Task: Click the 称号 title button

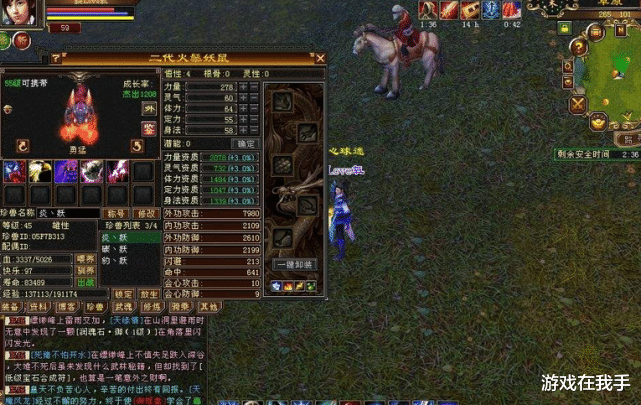Action: point(116,213)
